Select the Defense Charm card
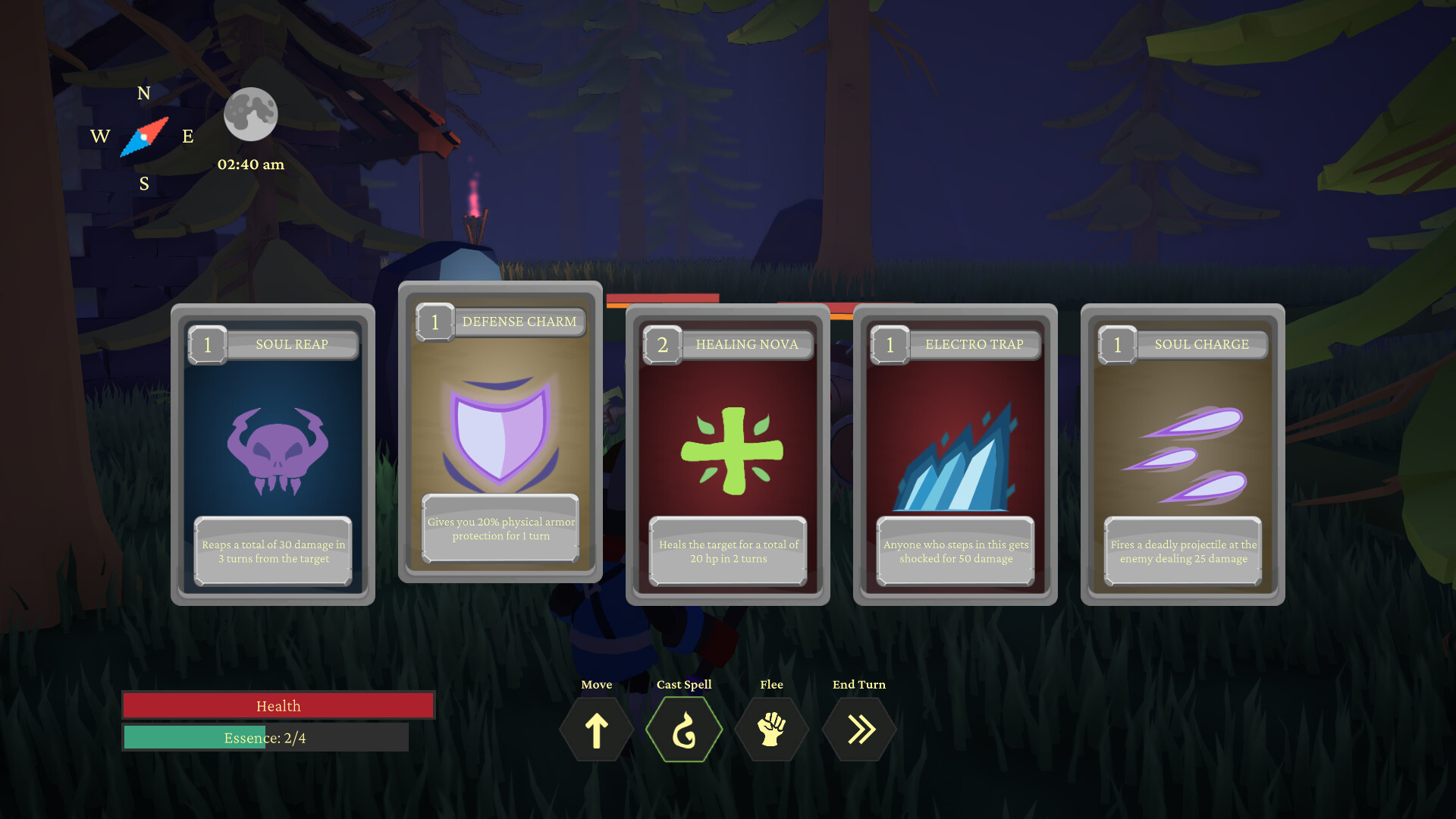The height and width of the screenshot is (819, 1456). coord(500,431)
